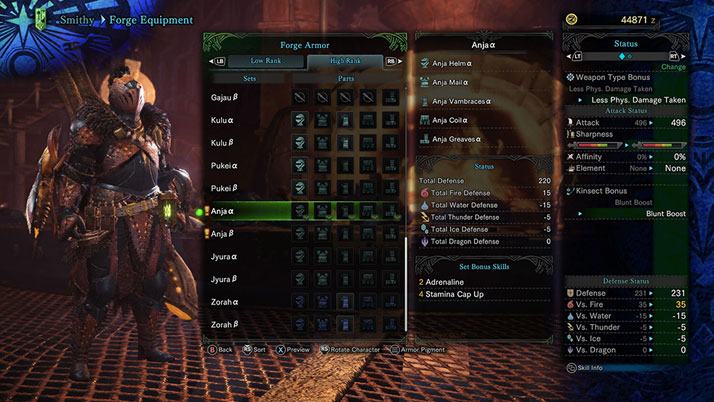Choose the Zorah β armor set
Screen dimensions: 714x402
pyautogui.click(x=224, y=325)
